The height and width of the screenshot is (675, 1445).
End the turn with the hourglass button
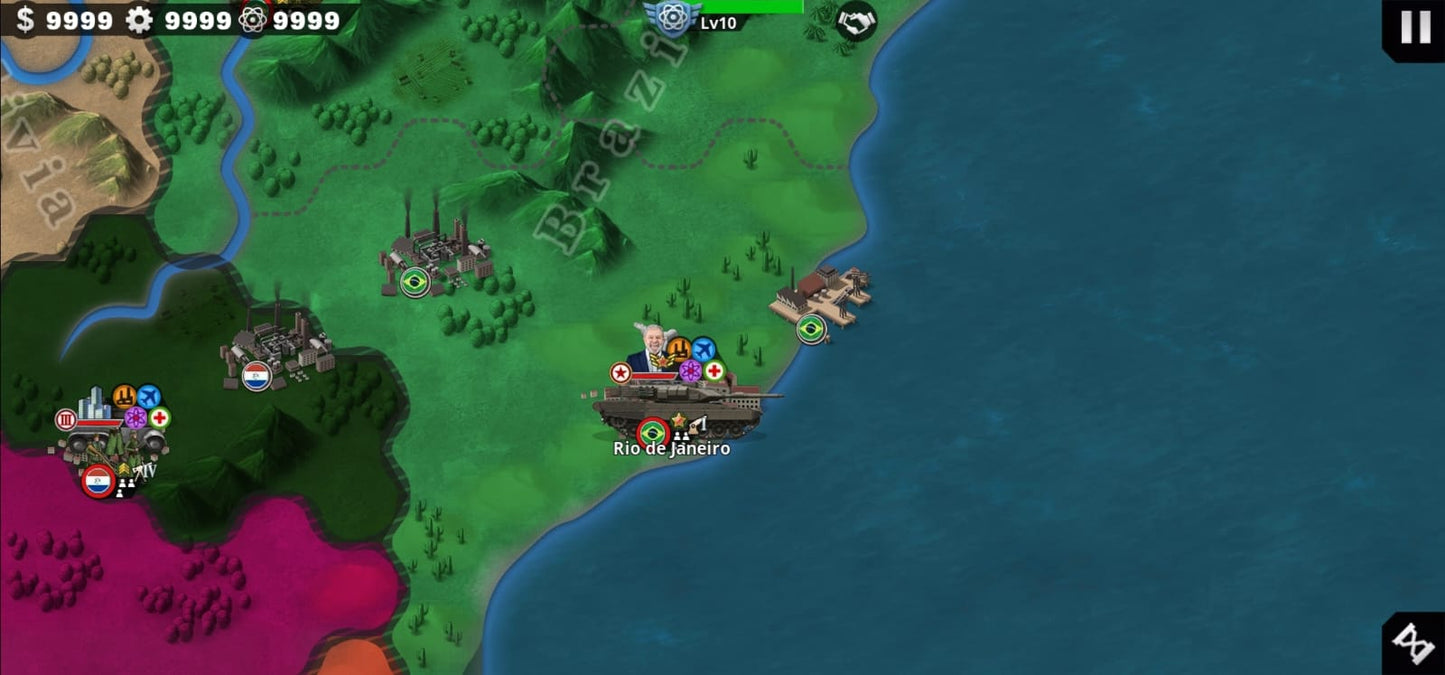[1414, 643]
